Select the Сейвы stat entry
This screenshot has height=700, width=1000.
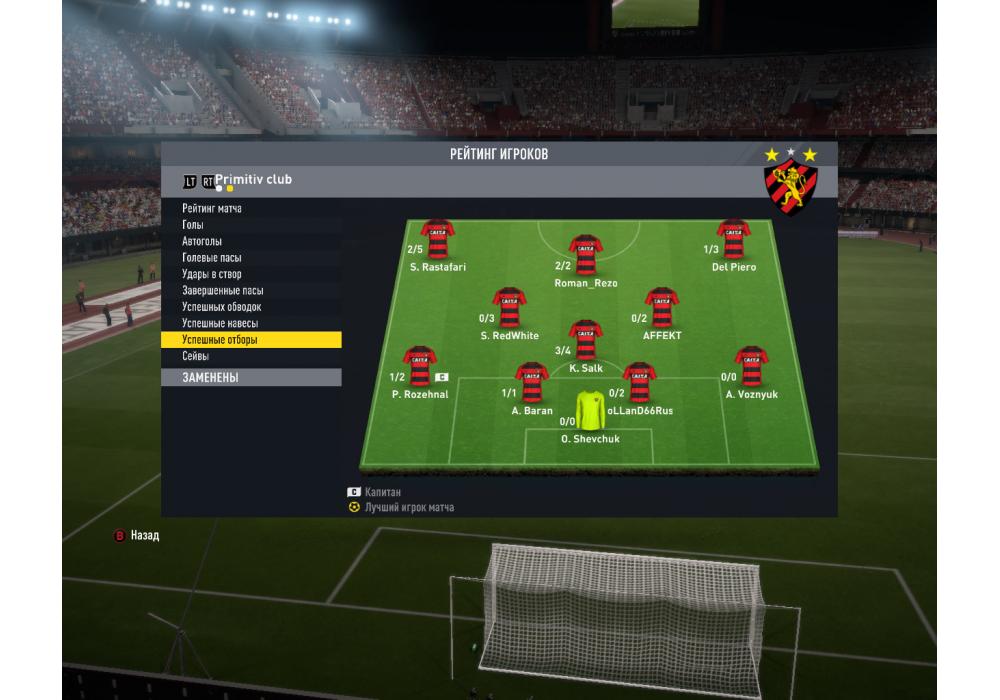pos(196,357)
